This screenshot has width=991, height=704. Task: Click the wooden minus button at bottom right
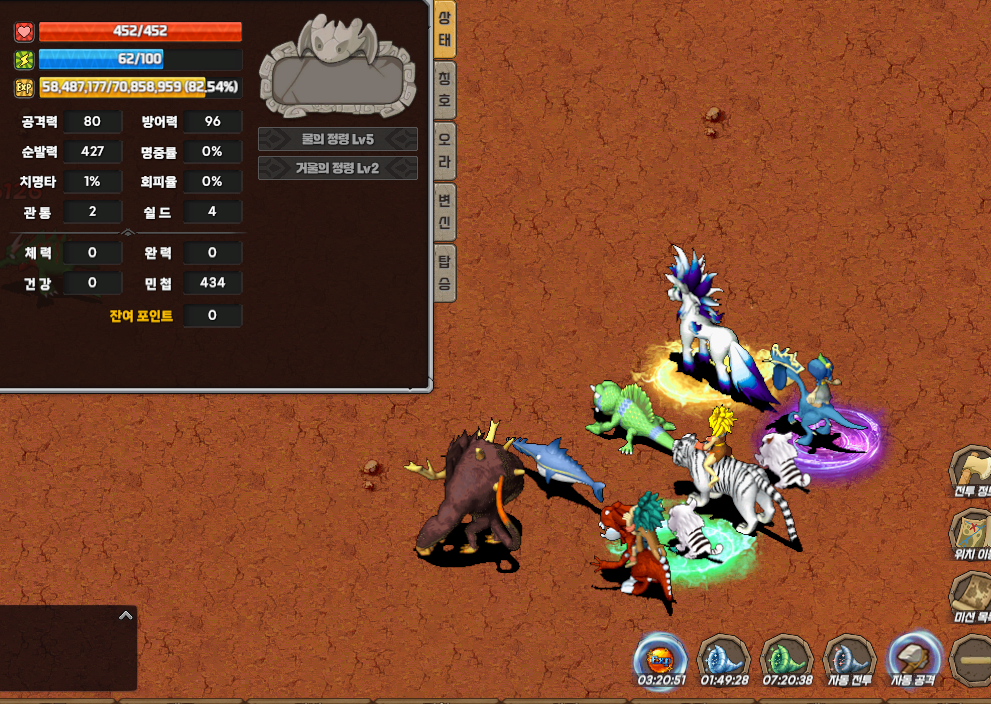pos(971,661)
